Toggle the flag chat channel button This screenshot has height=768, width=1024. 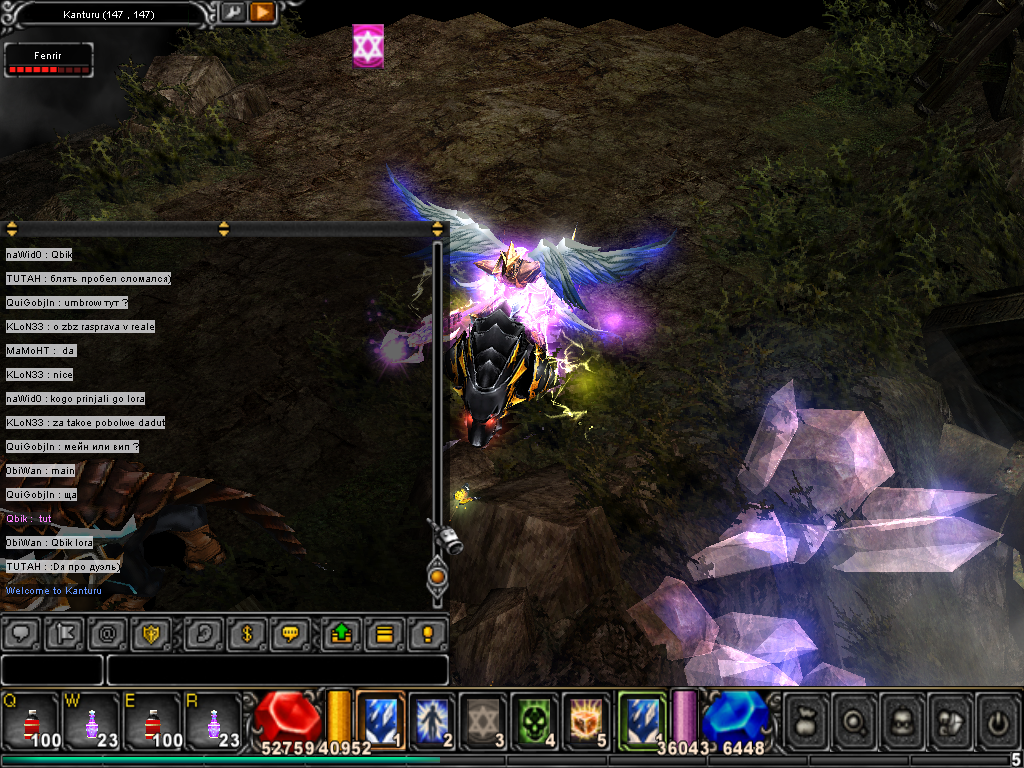pos(65,634)
